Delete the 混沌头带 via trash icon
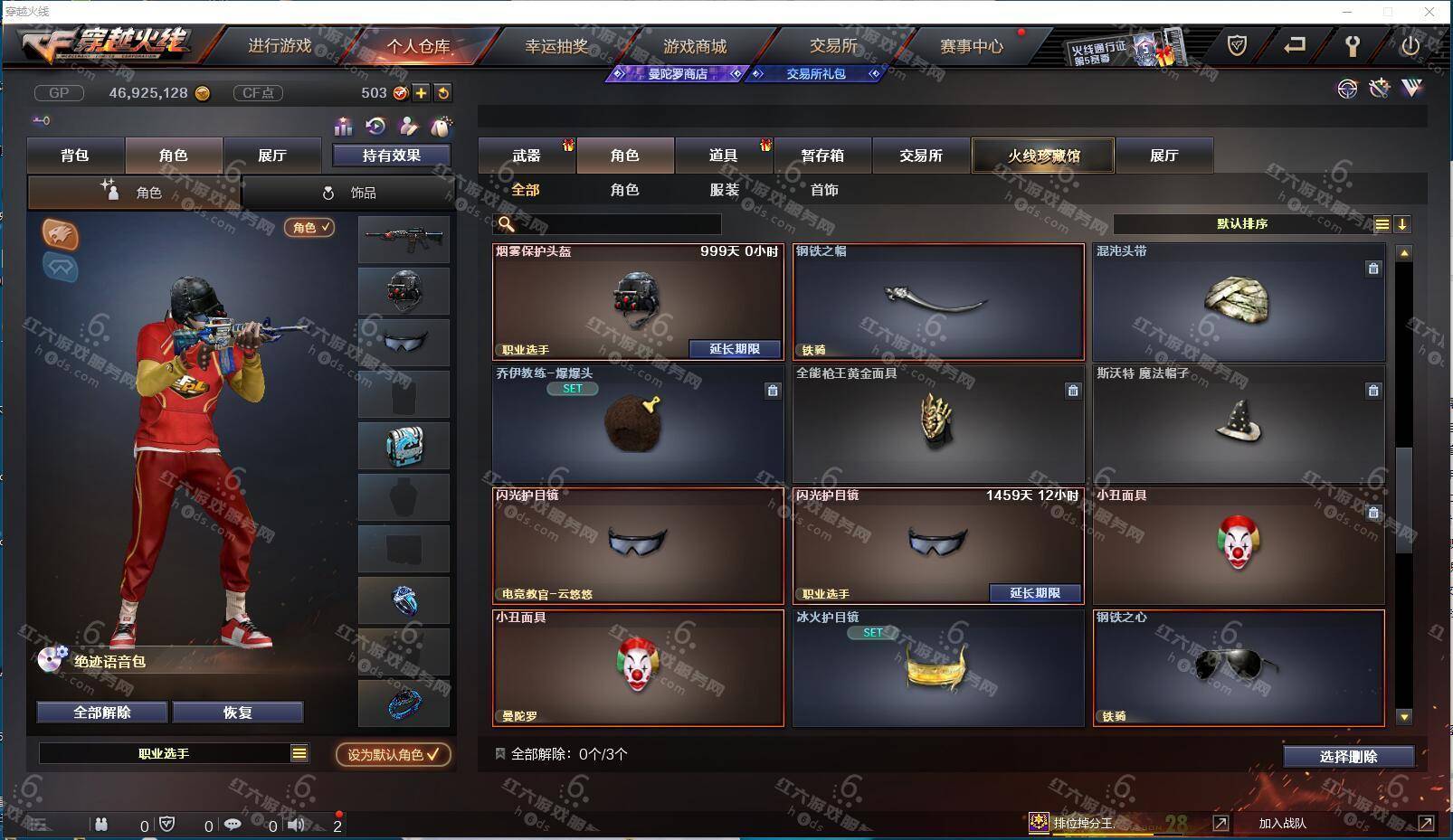 pyautogui.click(x=1373, y=269)
